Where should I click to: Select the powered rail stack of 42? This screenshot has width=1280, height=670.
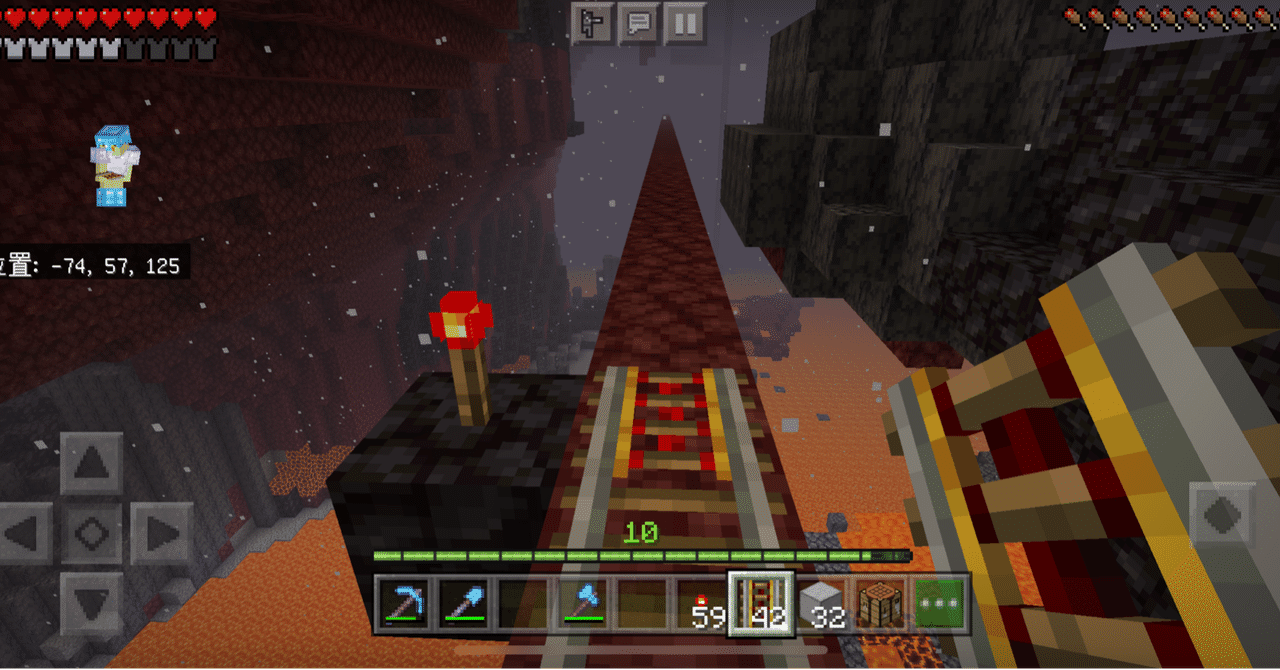(x=761, y=603)
